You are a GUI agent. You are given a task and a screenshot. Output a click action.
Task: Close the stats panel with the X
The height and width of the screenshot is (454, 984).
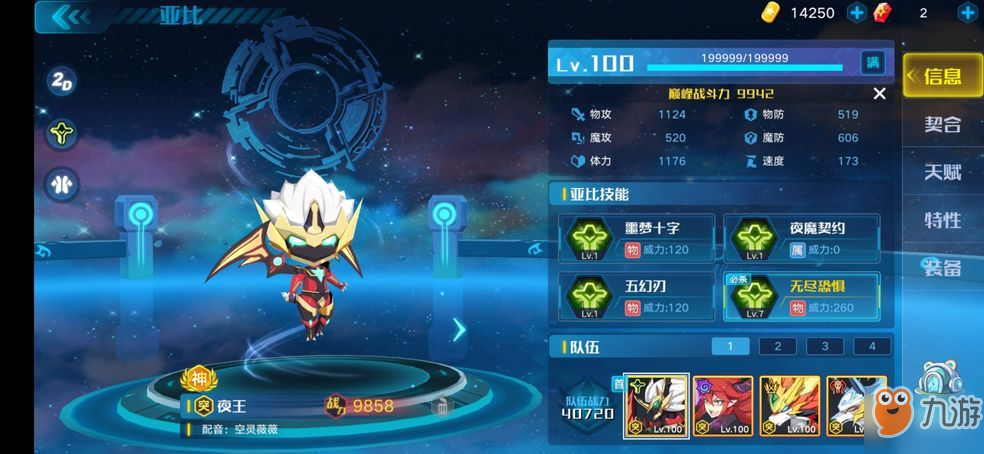(x=879, y=94)
